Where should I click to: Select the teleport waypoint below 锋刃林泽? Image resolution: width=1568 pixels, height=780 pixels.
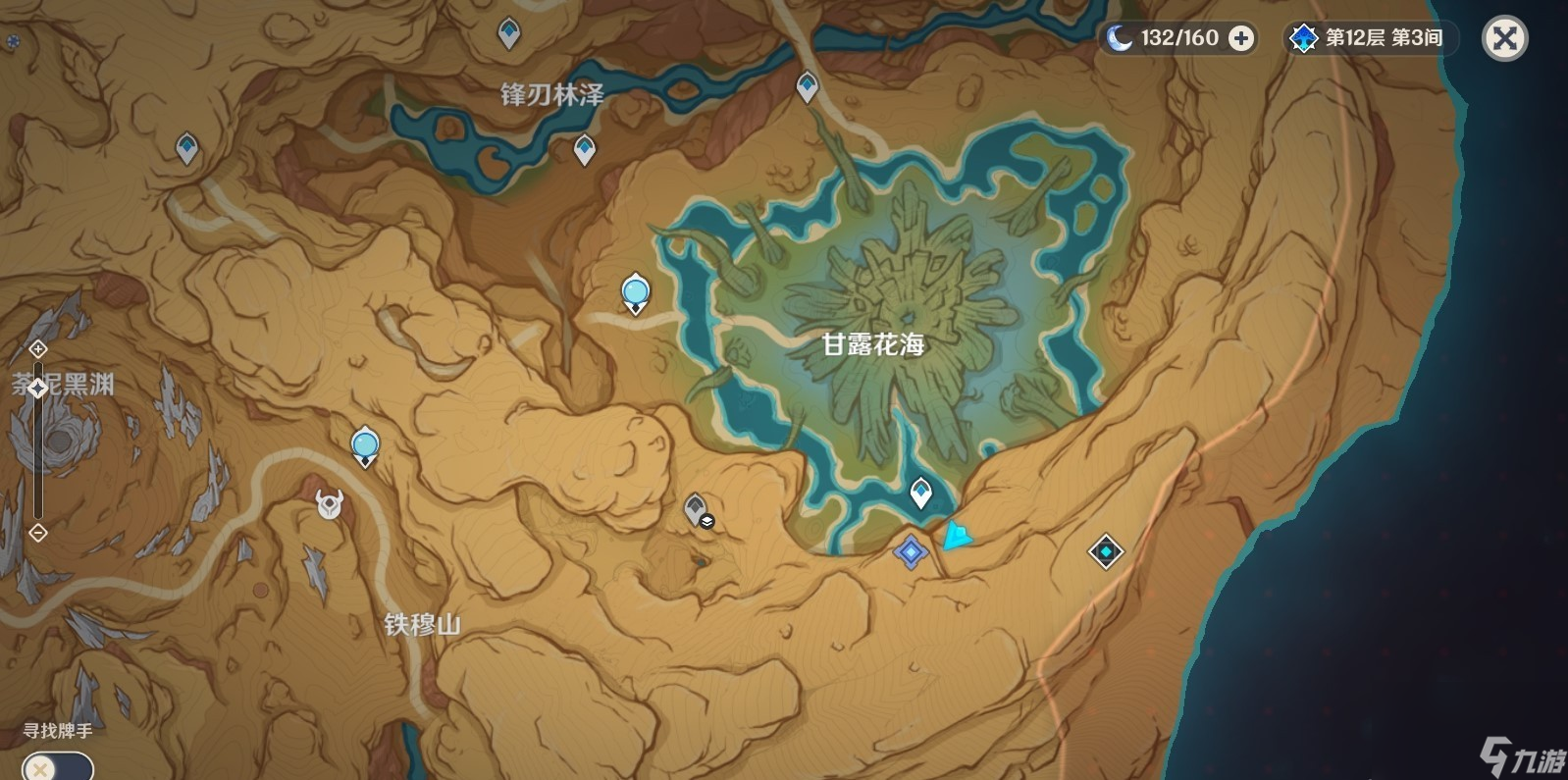tap(585, 149)
